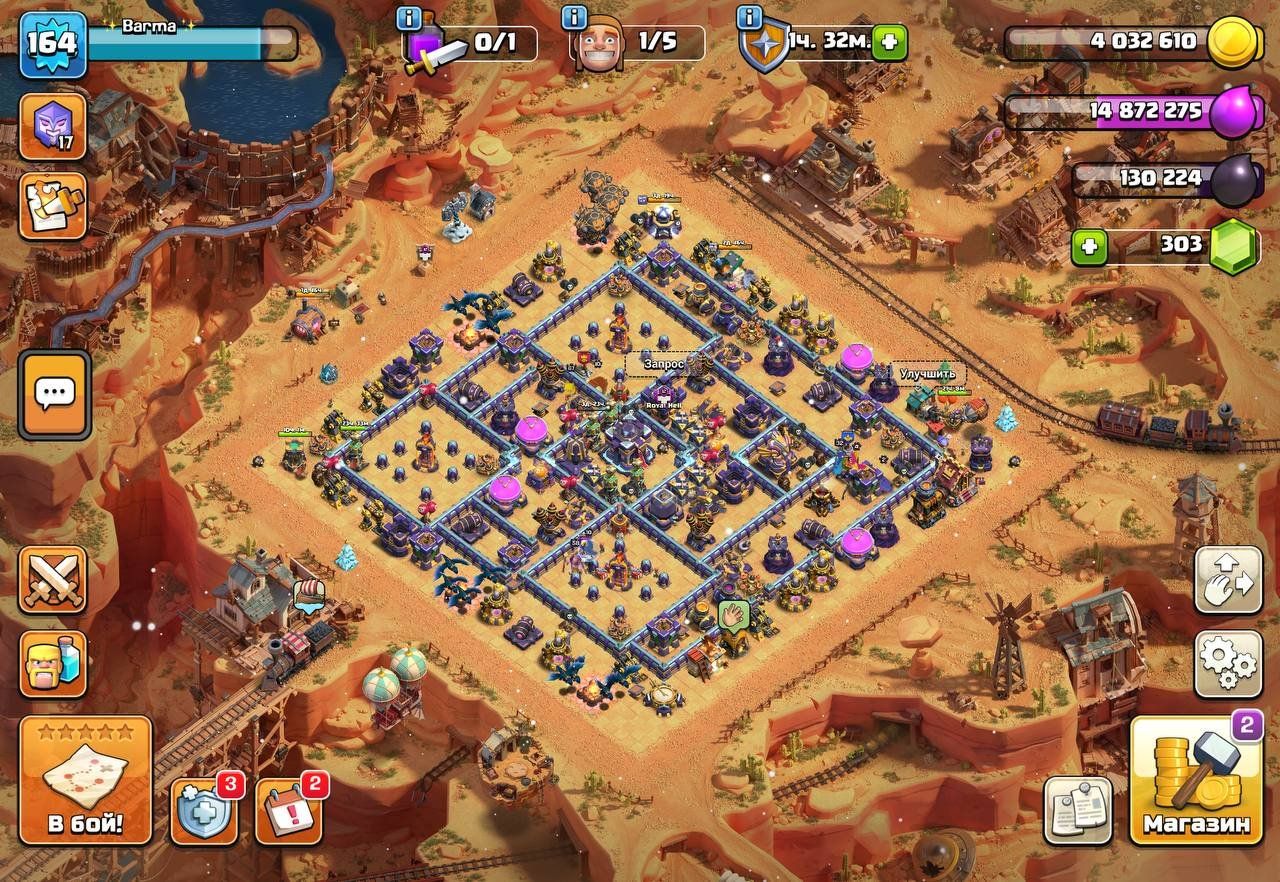This screenshot has width=1280, height=882.
Task: Open the player profile level 164 badge
Action: [53, 45]
